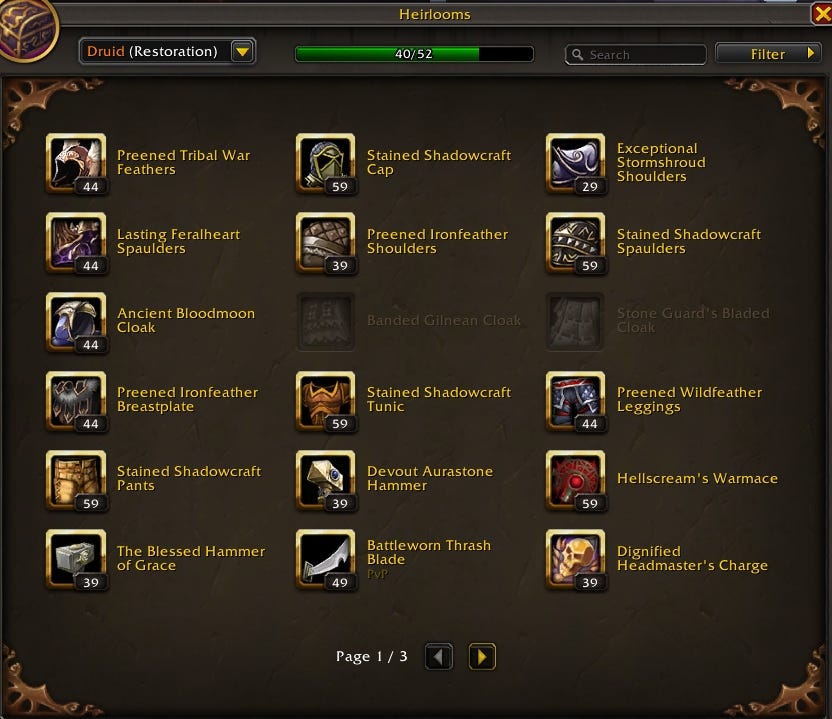Choose Hellscream's Warmace heirloom
The height and width of the screenshot is (719, 832).
[x=576, y=479]
